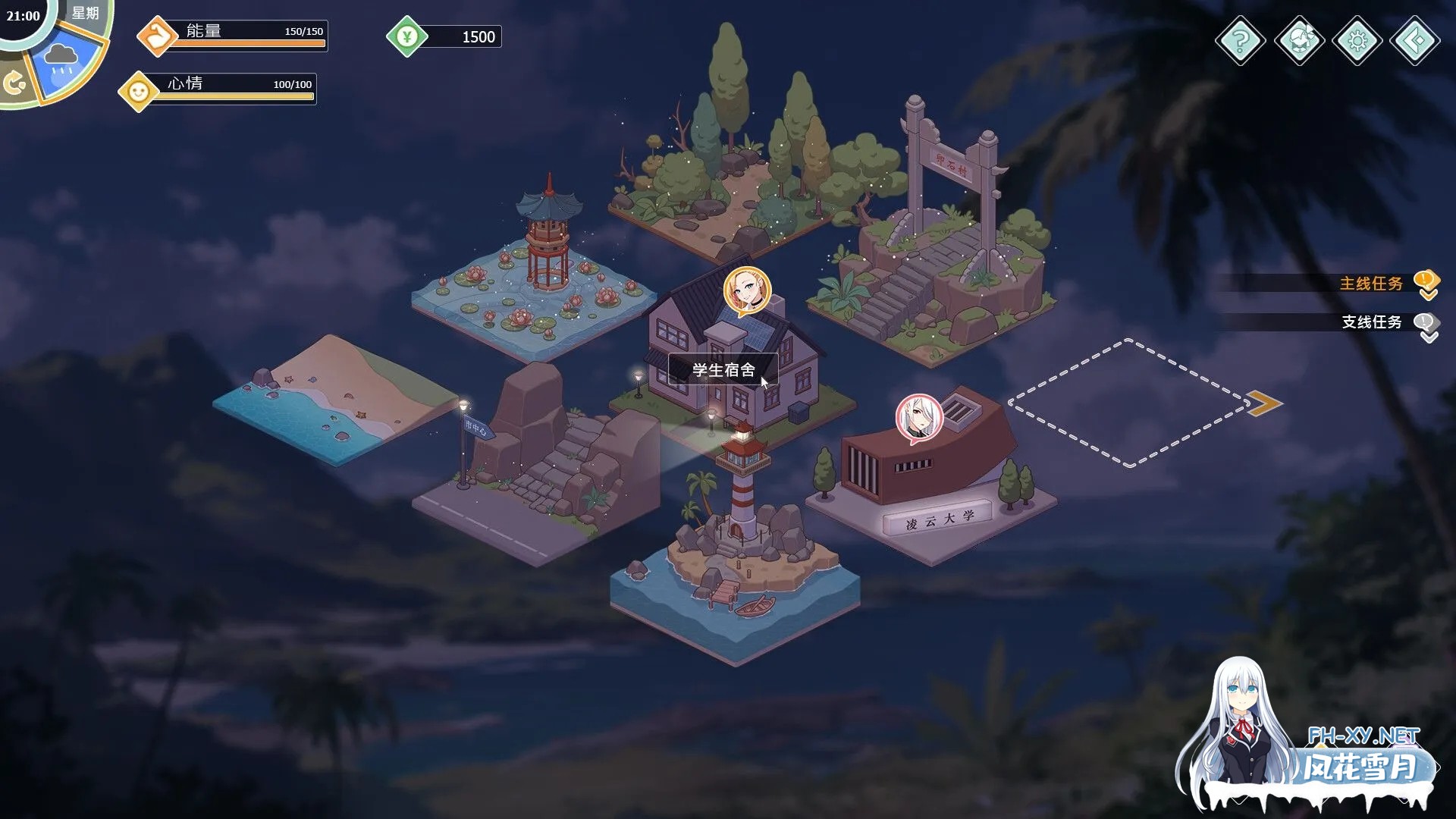
Task: Click the currency ¥ icon next to 1500
Action: coord(407,36)
